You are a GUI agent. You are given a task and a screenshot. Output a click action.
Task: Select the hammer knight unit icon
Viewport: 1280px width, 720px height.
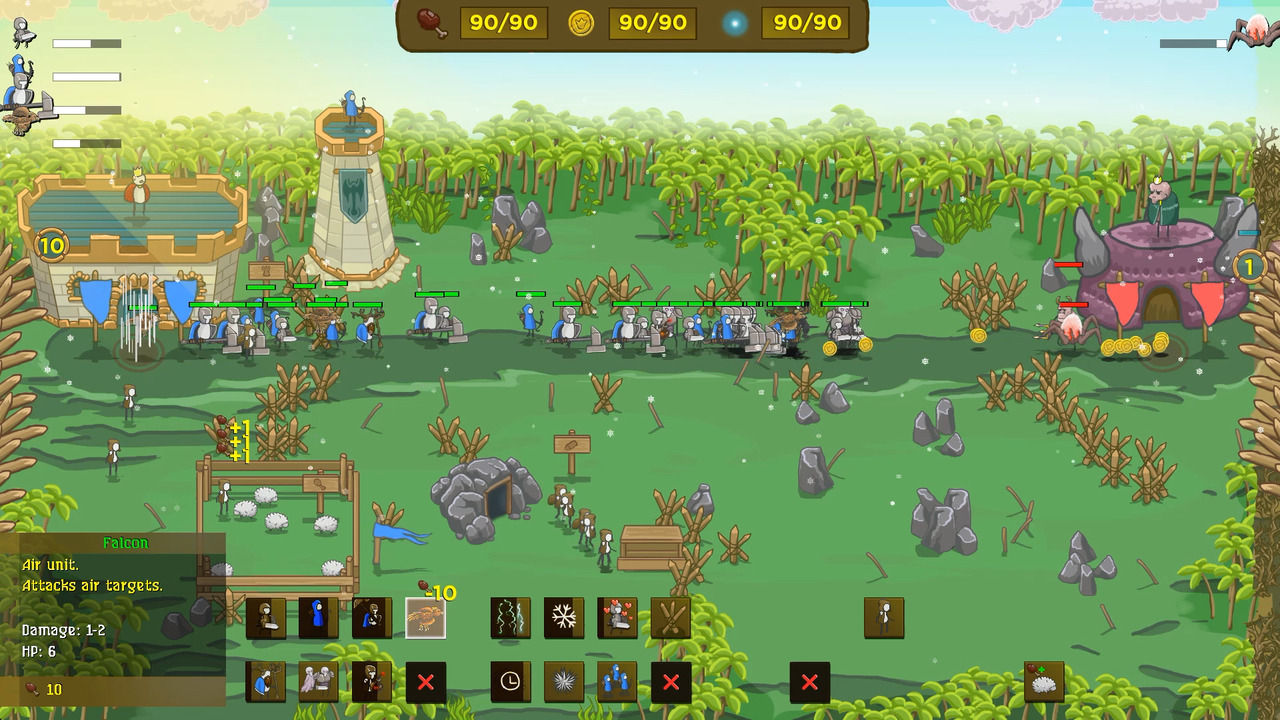point(267,618)
